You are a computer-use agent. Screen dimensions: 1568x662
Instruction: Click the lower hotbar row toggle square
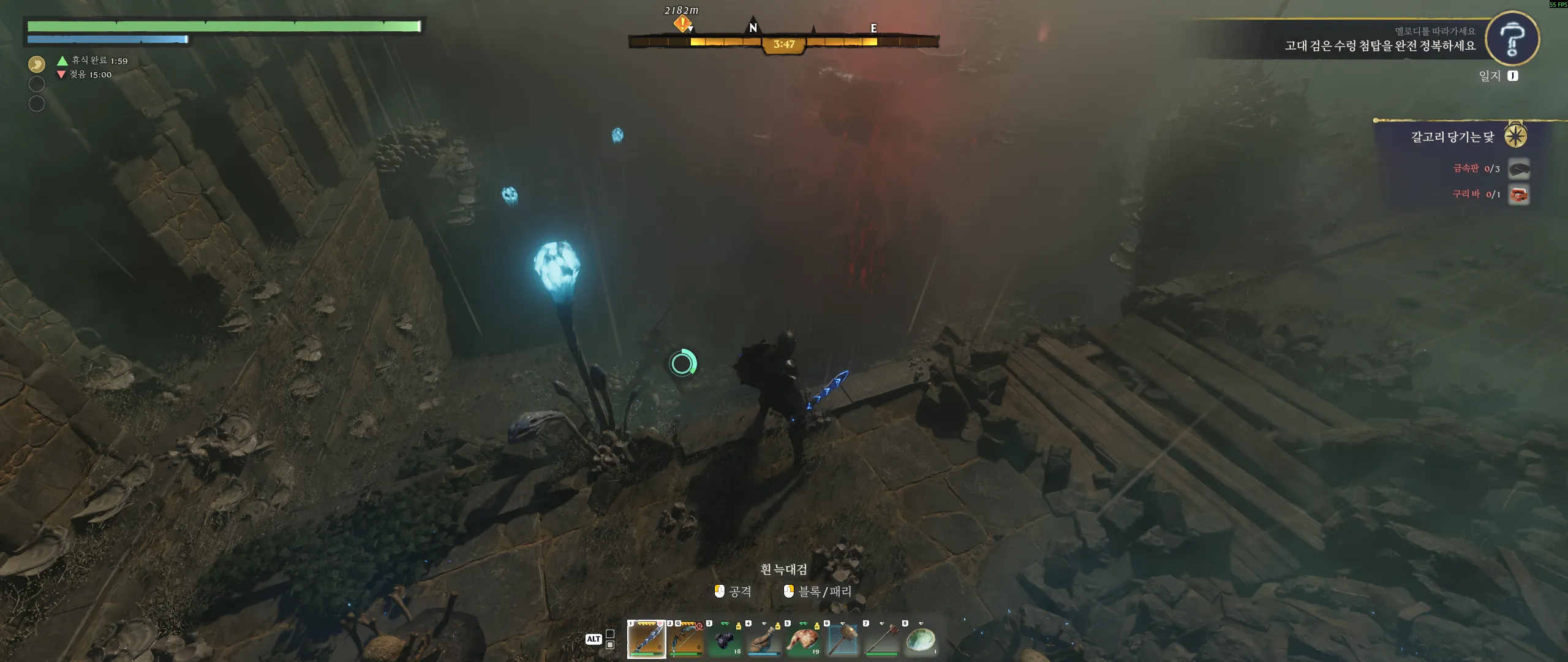click(610, 645)
